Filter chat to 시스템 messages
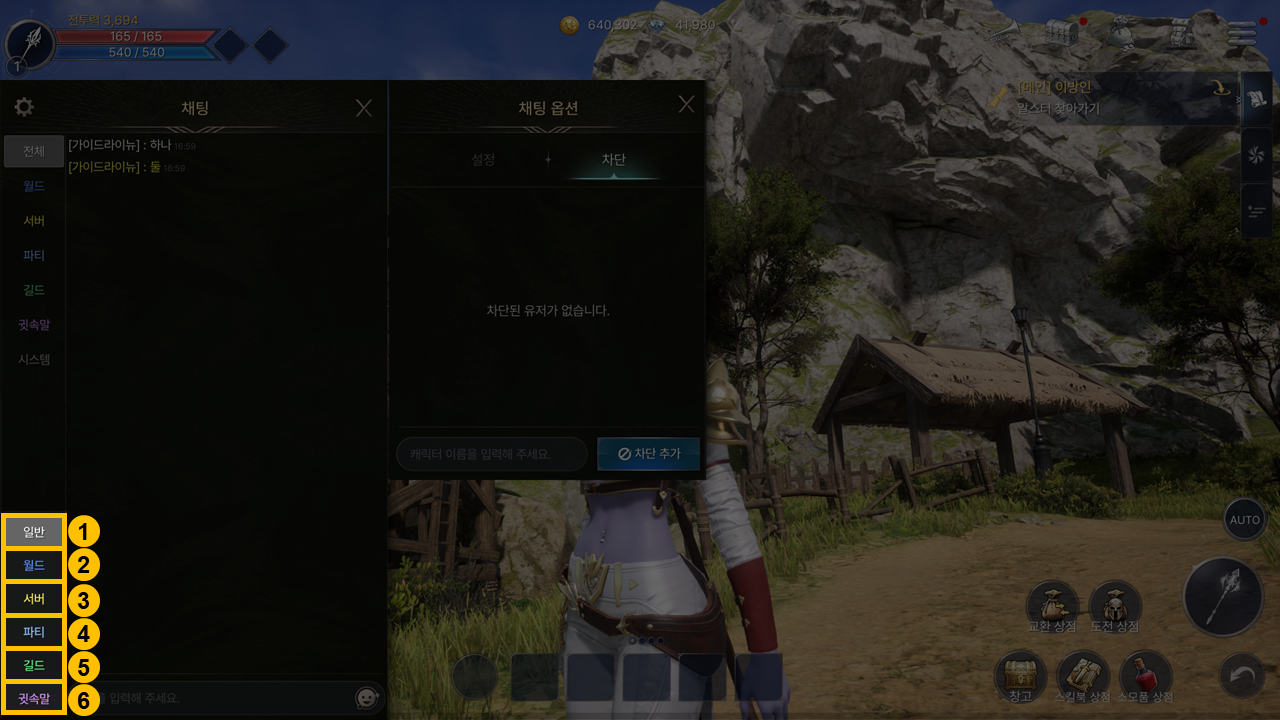The width and height of the screenshot is (1280, 720). [34, 359]
